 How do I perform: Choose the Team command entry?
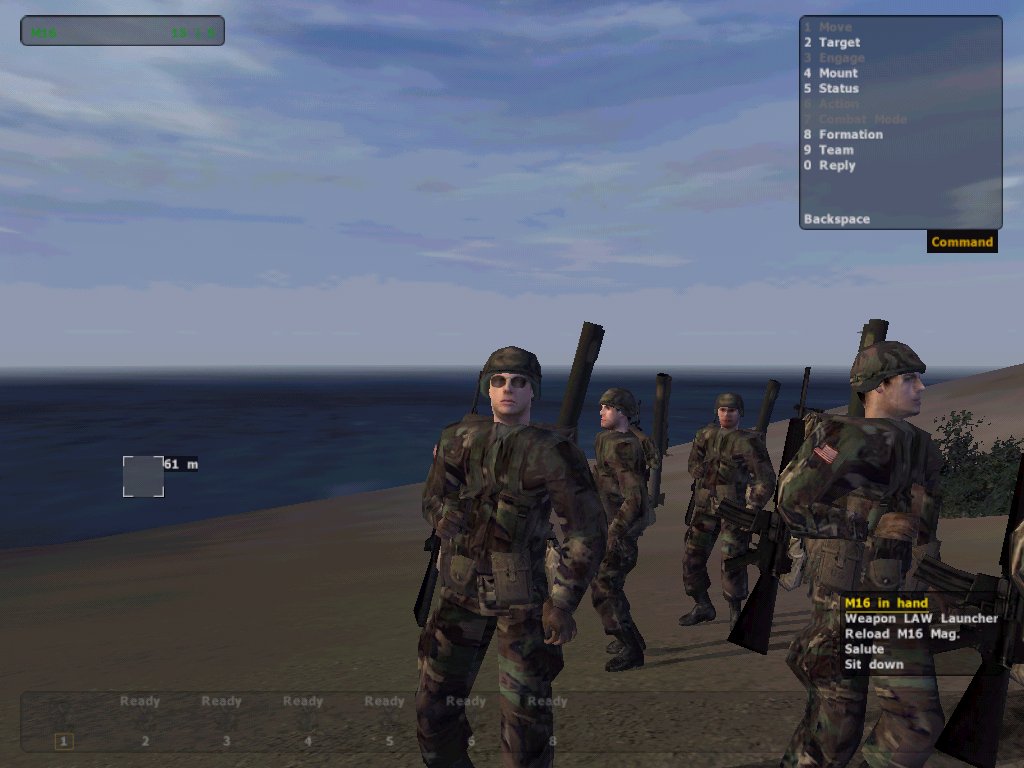836,150
